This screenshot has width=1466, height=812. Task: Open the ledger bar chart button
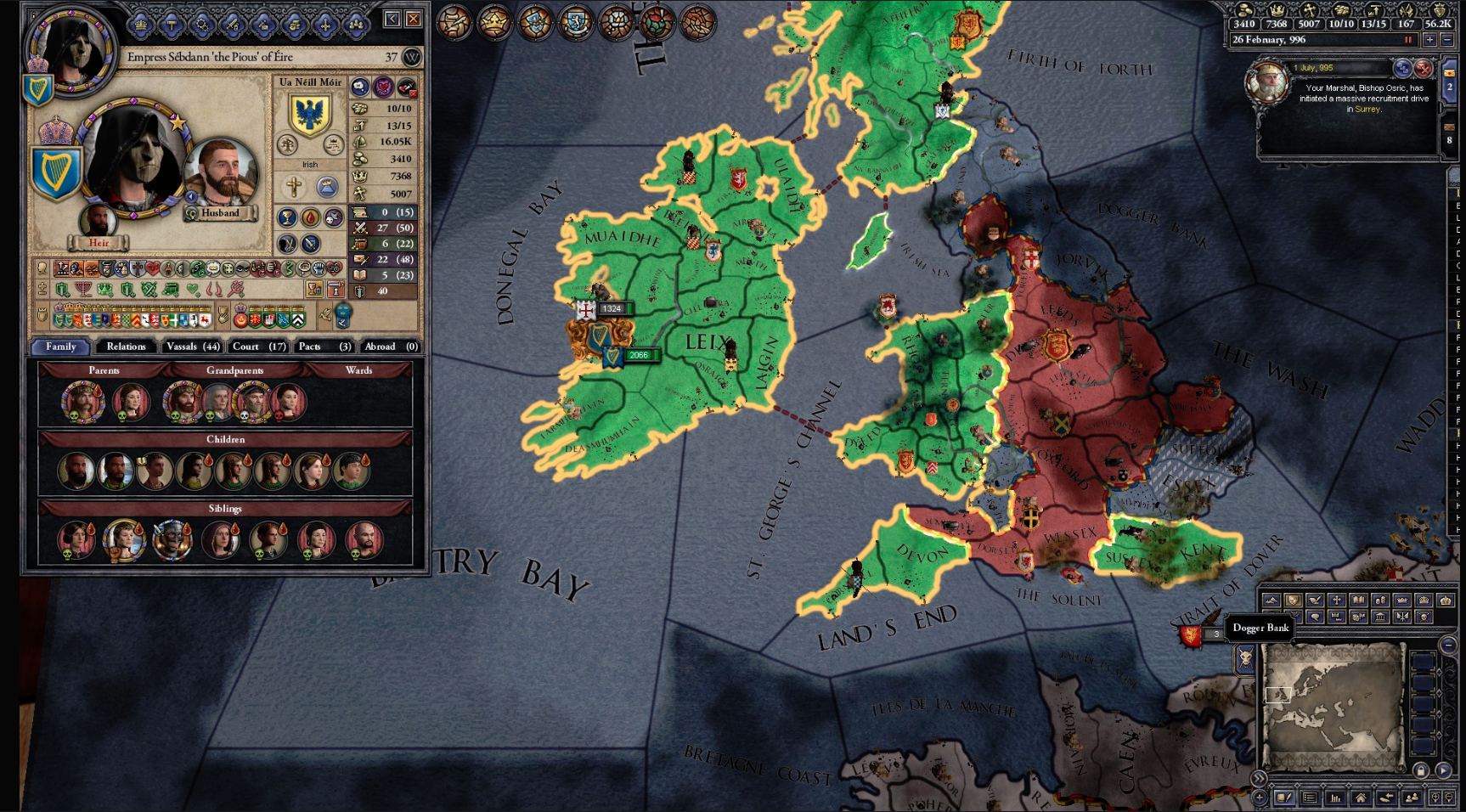pos(1335,798)
